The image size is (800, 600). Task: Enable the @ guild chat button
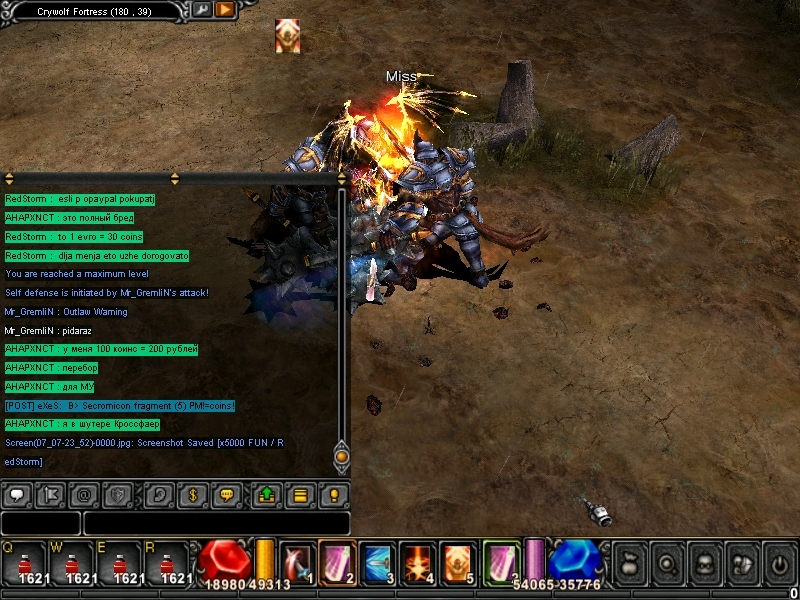pos(84,494)
